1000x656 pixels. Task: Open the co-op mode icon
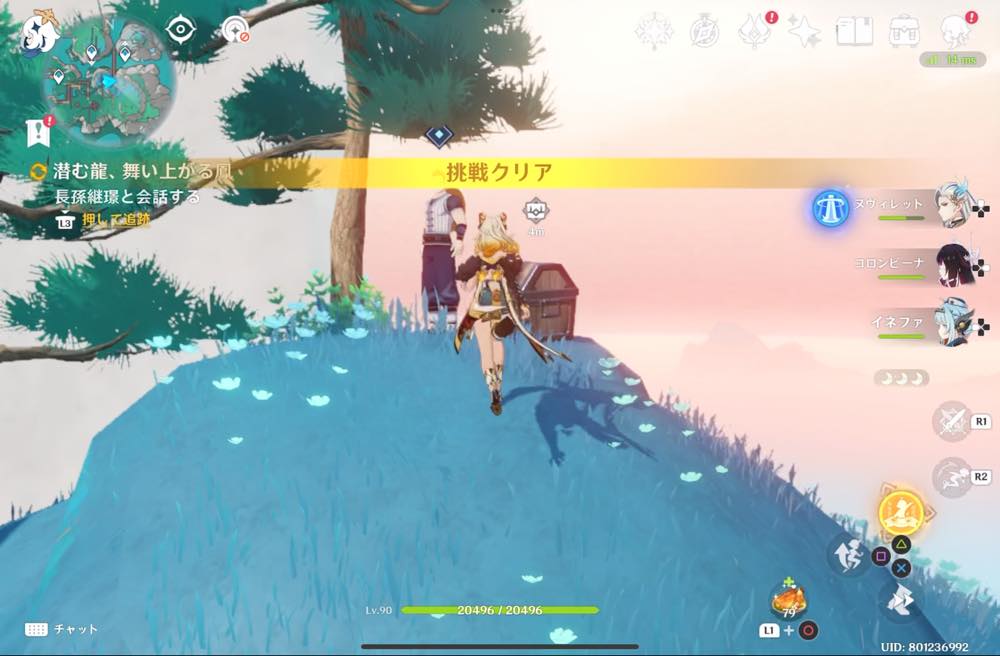pos(236,30)
